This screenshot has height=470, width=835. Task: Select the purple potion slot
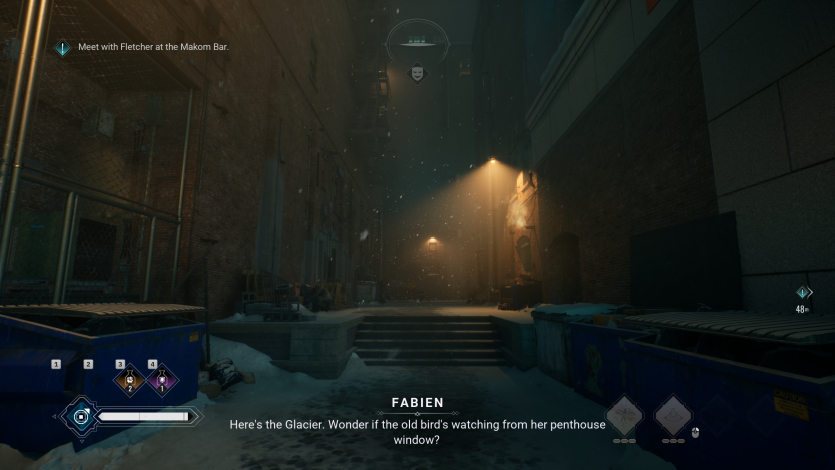pyautogui.click(x=161, y=380)
